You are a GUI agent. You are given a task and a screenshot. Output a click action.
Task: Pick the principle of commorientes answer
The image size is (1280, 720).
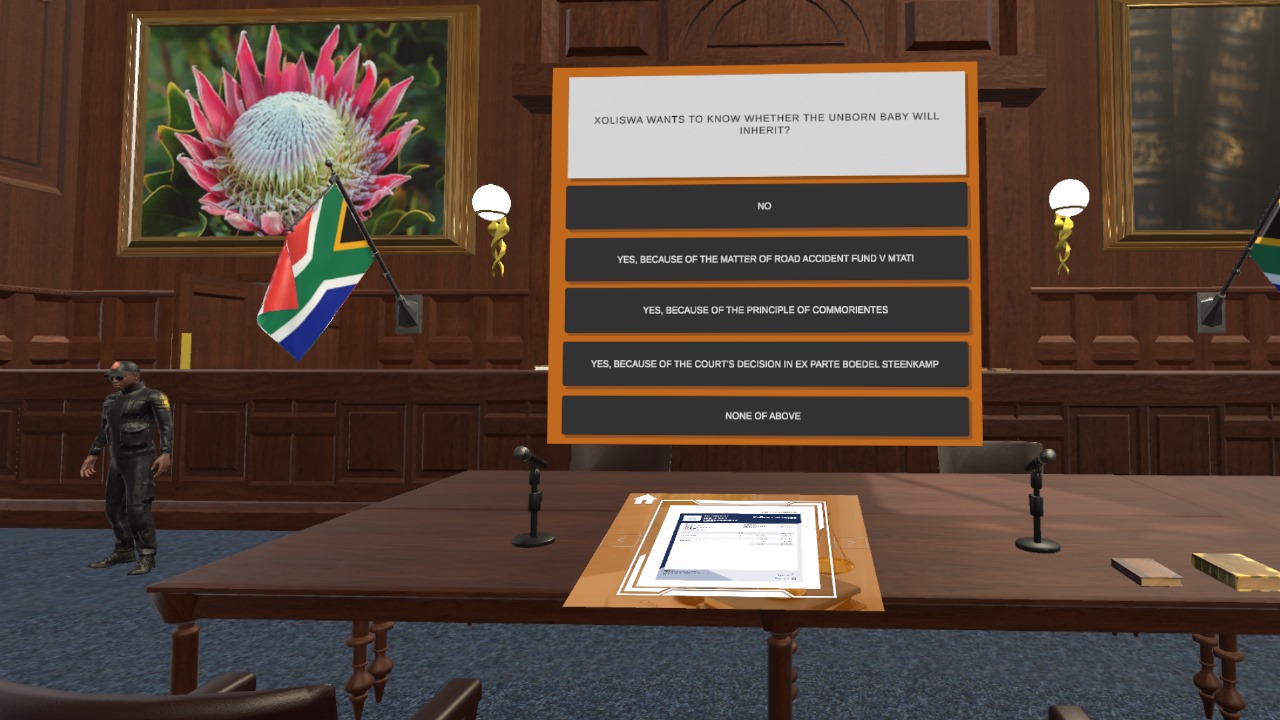click(766, 310)
